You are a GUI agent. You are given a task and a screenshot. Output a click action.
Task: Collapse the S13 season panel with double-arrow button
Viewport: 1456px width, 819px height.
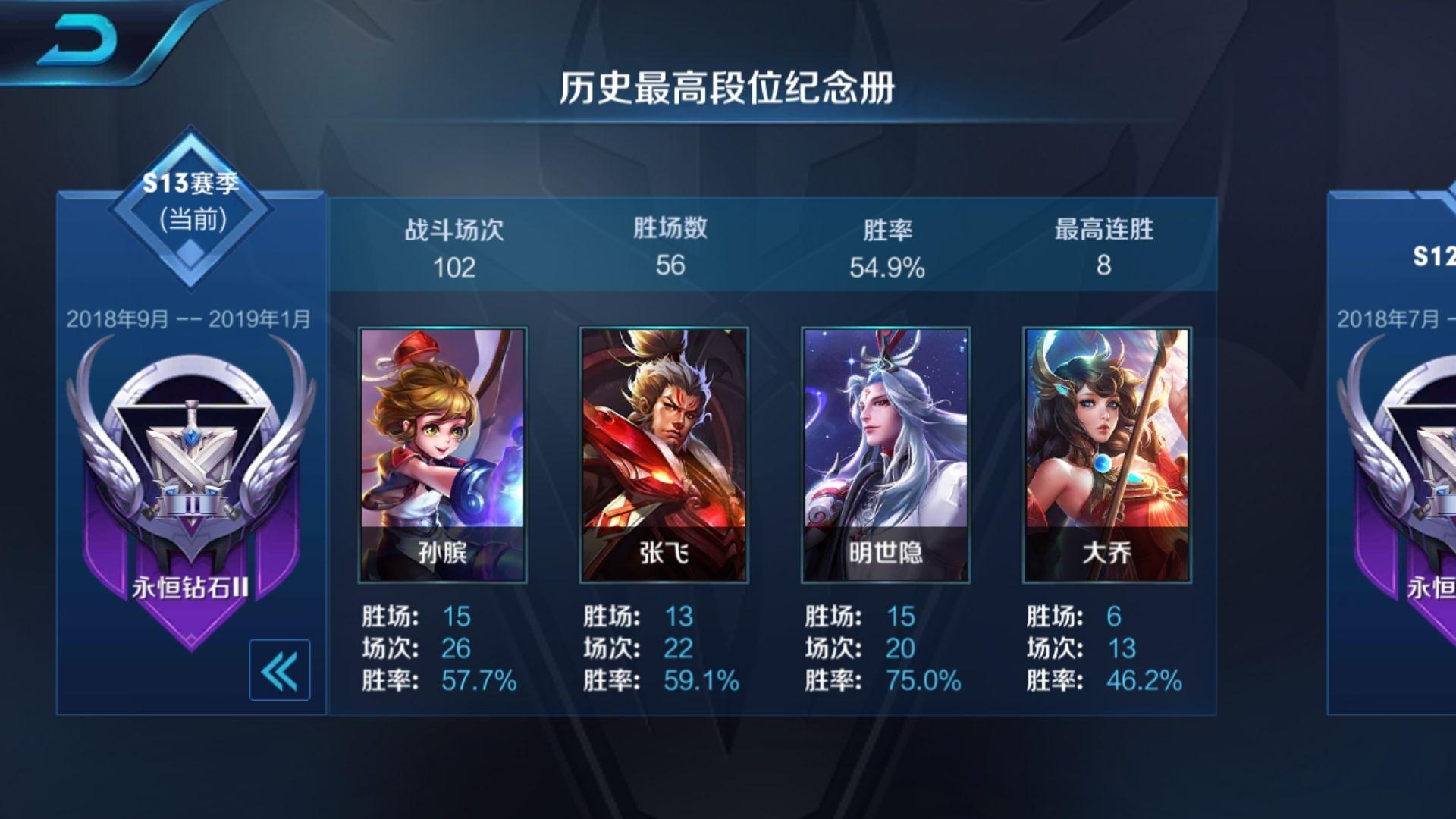click(x=279, y=670)
